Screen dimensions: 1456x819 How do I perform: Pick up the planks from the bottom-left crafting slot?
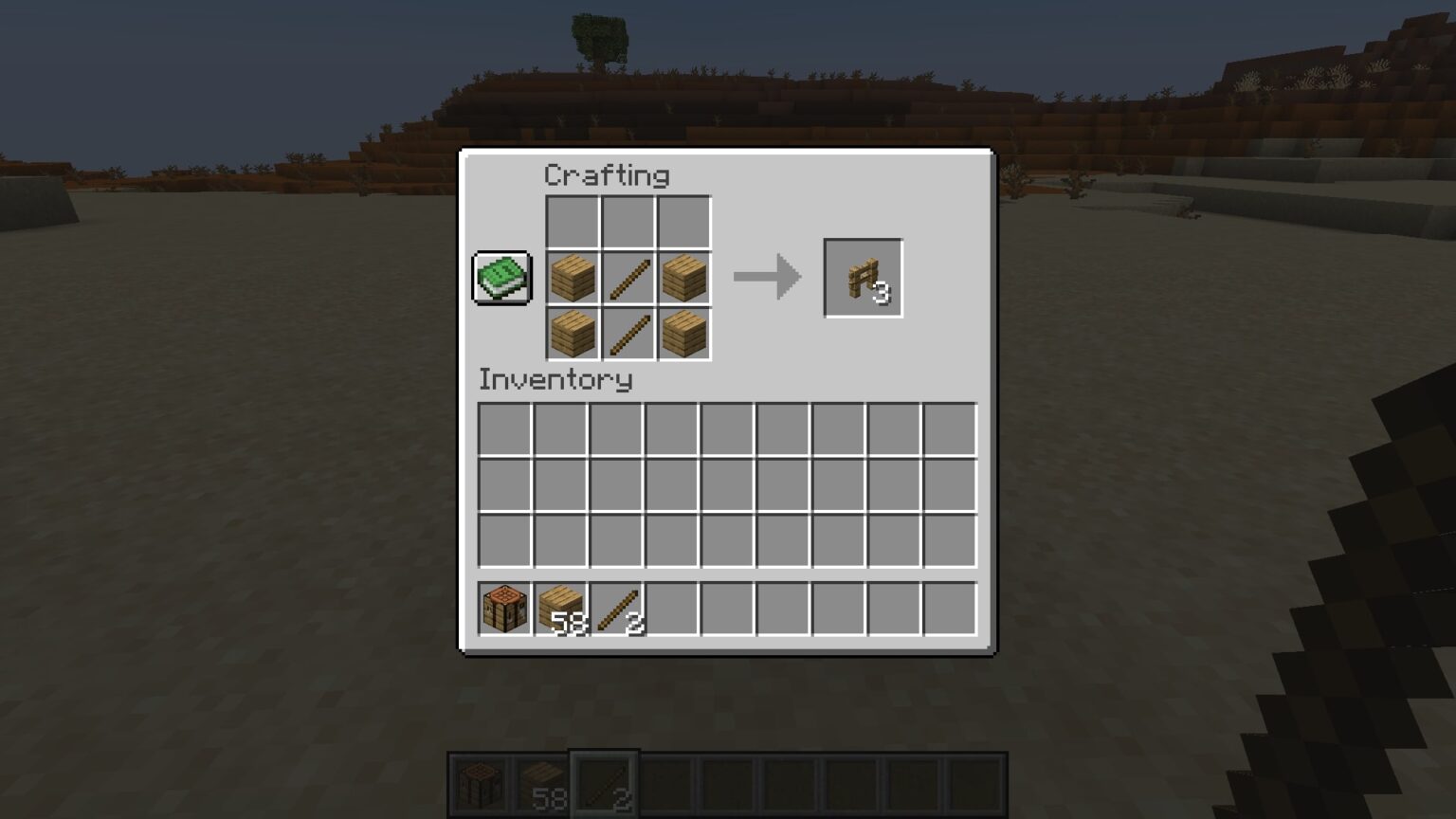tap(573, 333)
